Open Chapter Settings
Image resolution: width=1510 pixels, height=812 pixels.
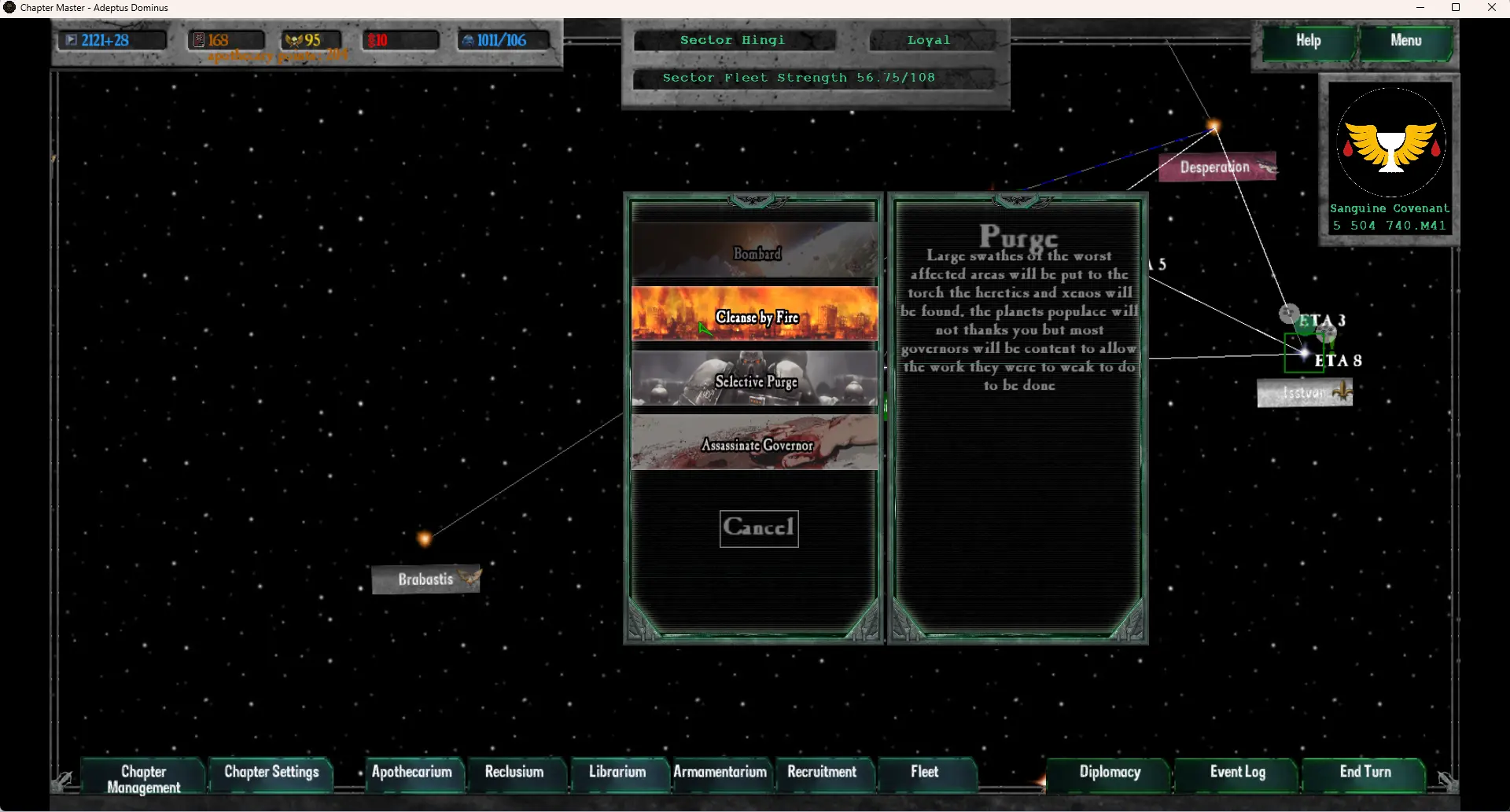point(271,772)
